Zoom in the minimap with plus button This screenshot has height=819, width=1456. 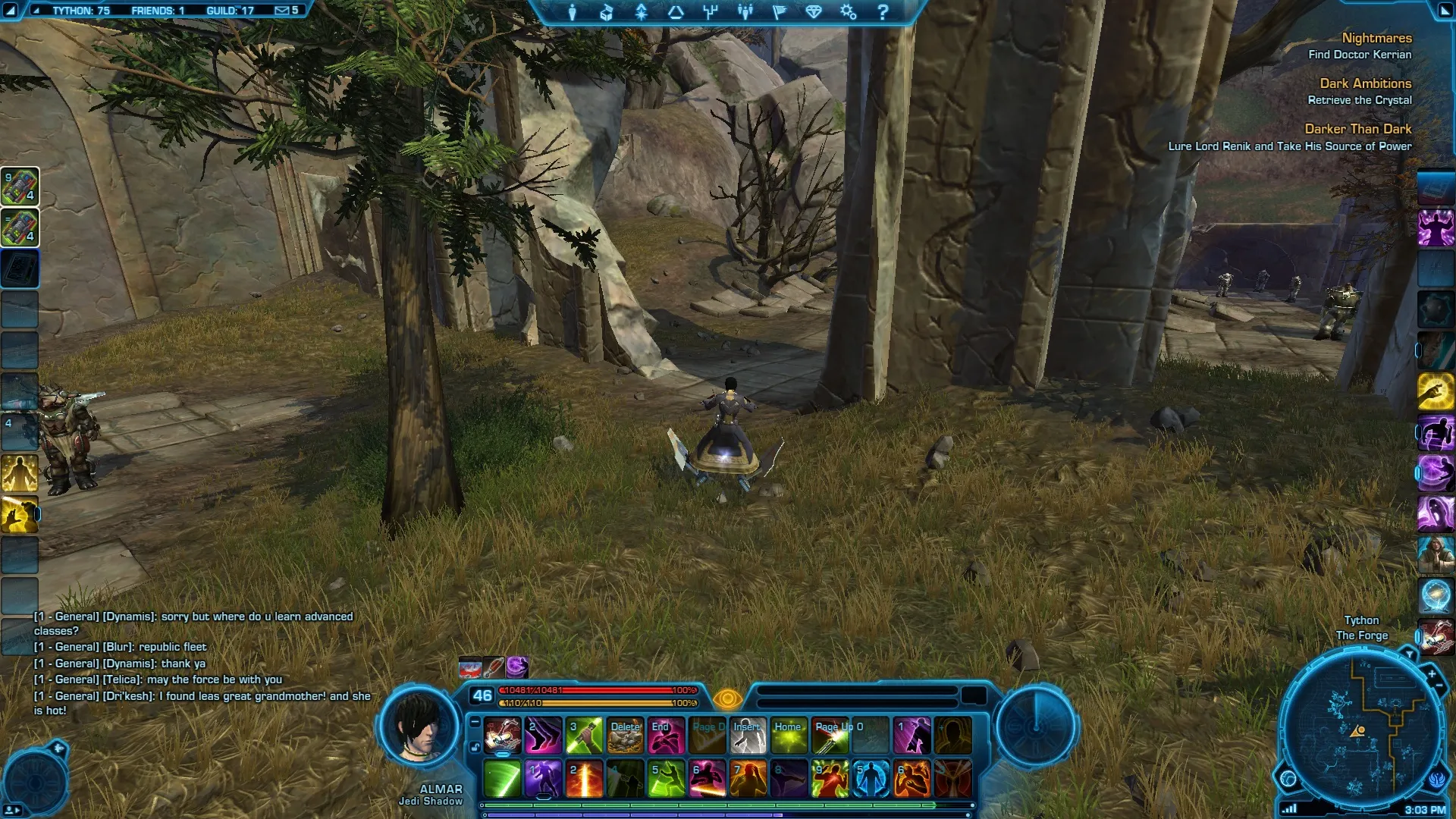point(1431,673)
